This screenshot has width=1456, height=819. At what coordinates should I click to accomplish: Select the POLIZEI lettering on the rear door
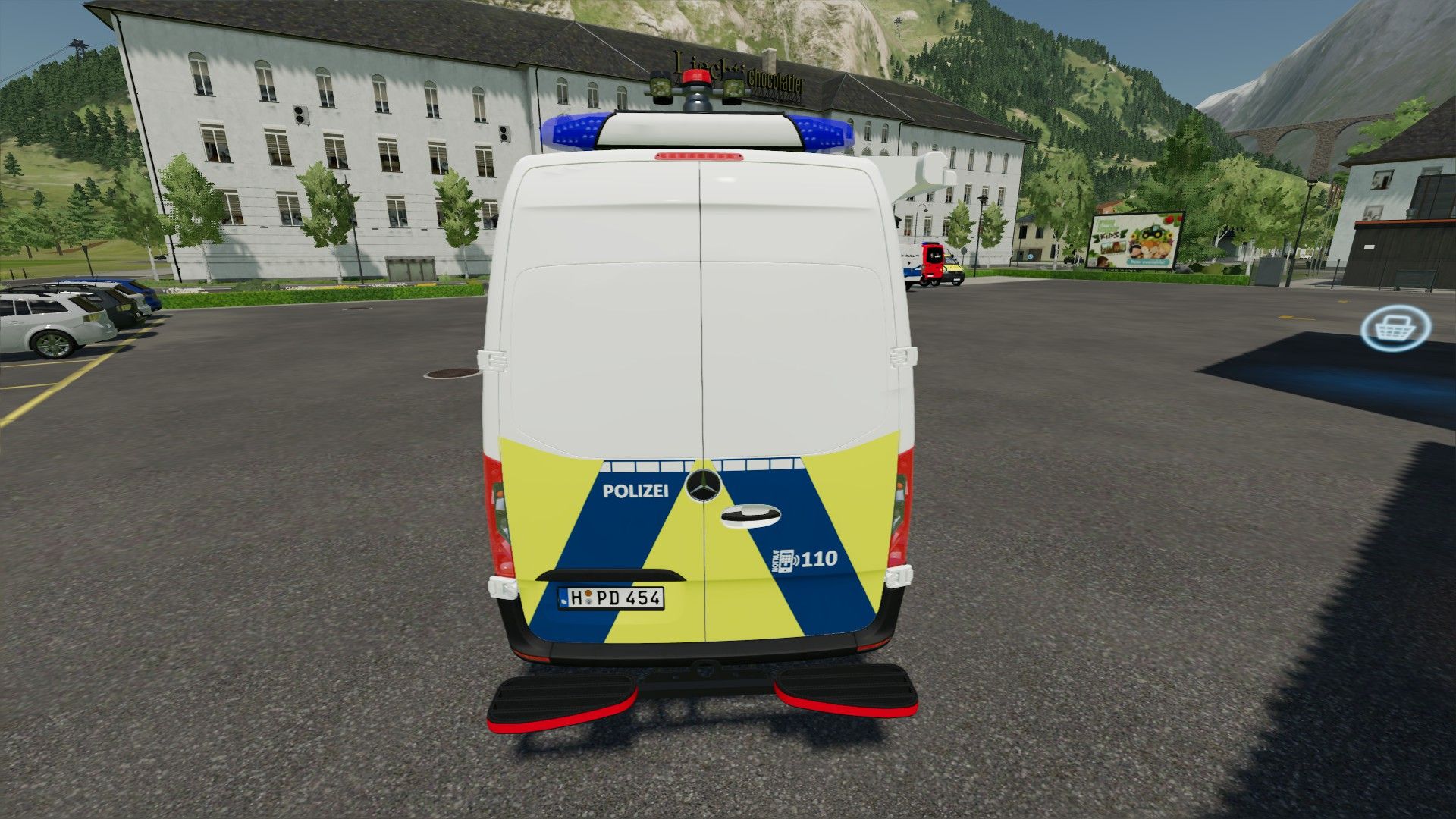coord(635,493)
